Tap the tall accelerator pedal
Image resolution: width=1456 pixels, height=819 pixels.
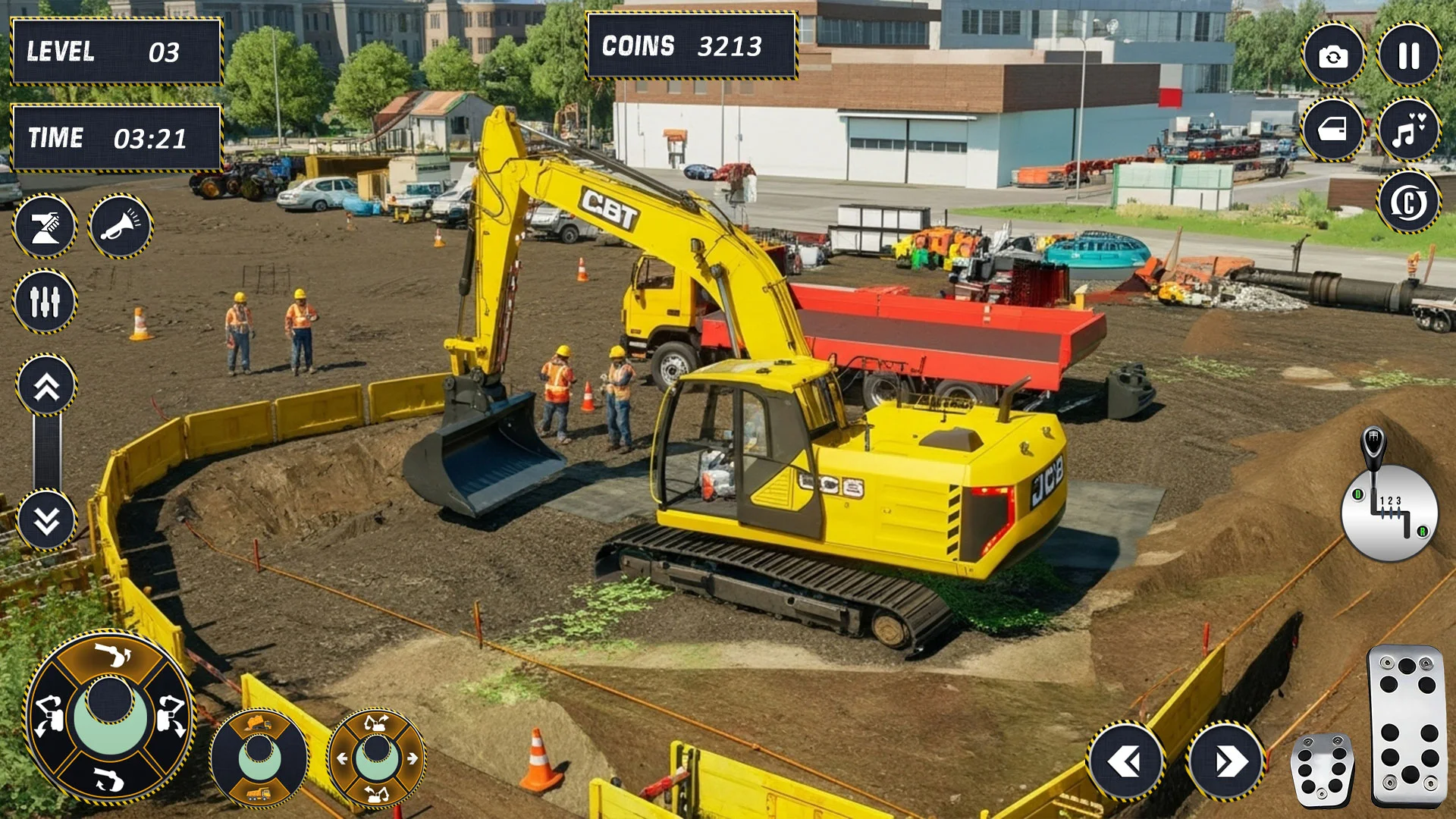[x=1407, y=724]
